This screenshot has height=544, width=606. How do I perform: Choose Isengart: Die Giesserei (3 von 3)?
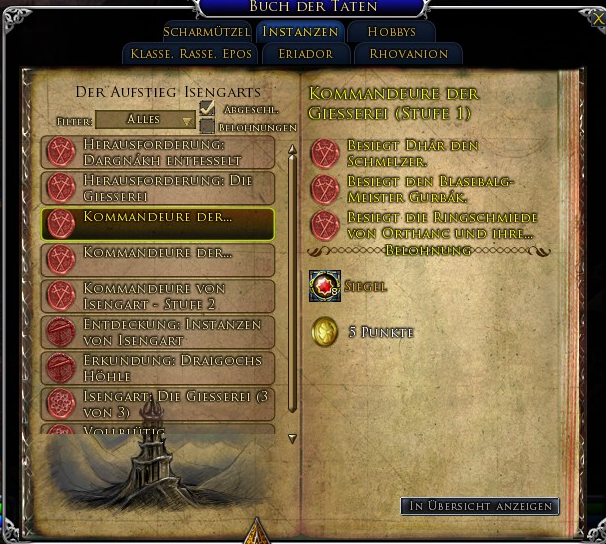158,403
